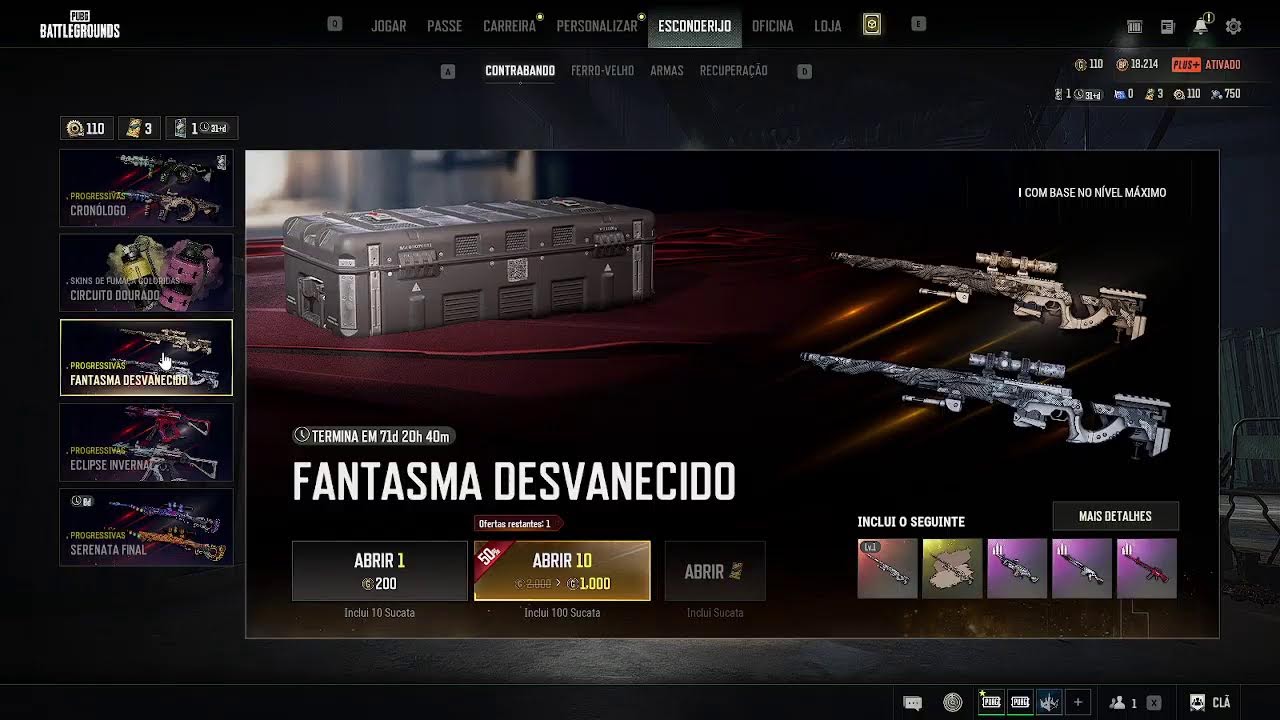The image size is (1280, 720).
Task: Go to the Passe tab
Action: click(x=444, y=26)
